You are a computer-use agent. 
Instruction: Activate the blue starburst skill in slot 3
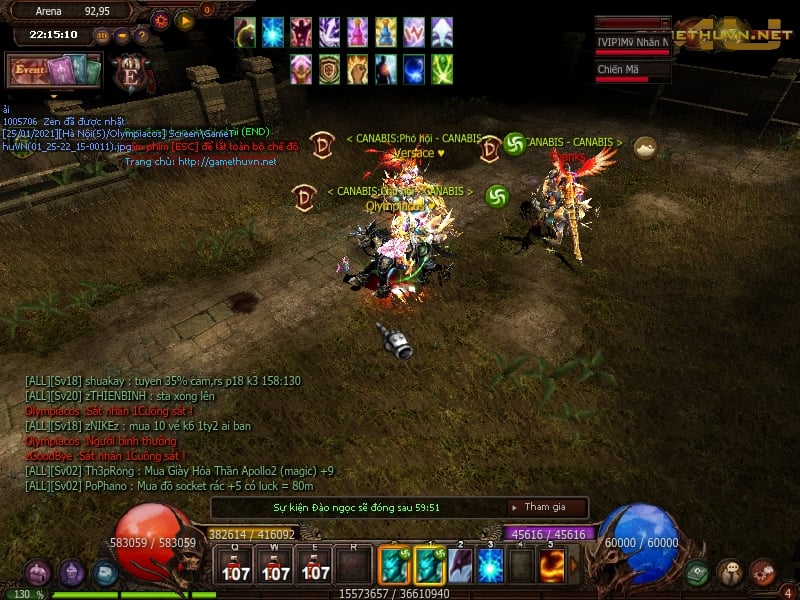490,565
